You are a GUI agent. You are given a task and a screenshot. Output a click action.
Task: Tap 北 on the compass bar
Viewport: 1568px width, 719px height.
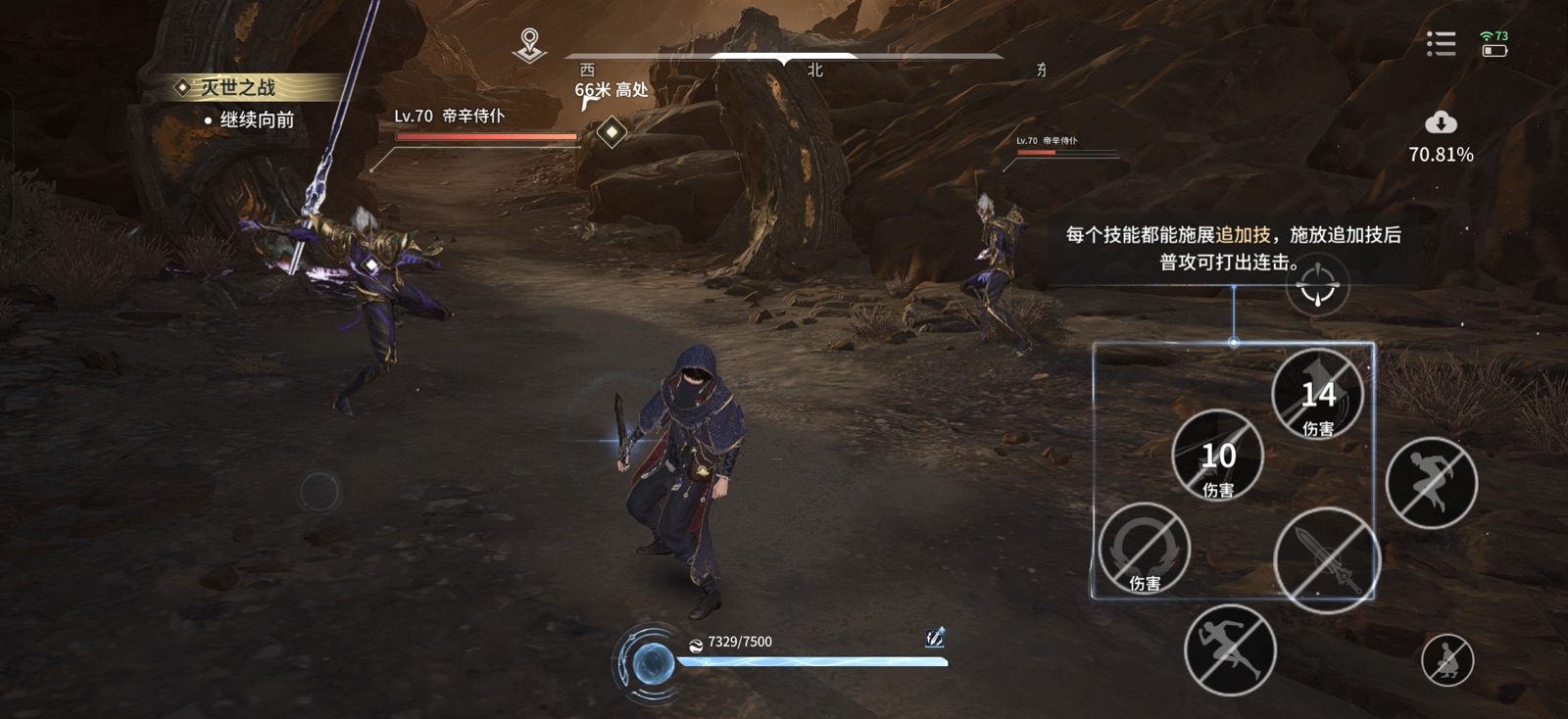pyautogui.click(x=813, y=71)
